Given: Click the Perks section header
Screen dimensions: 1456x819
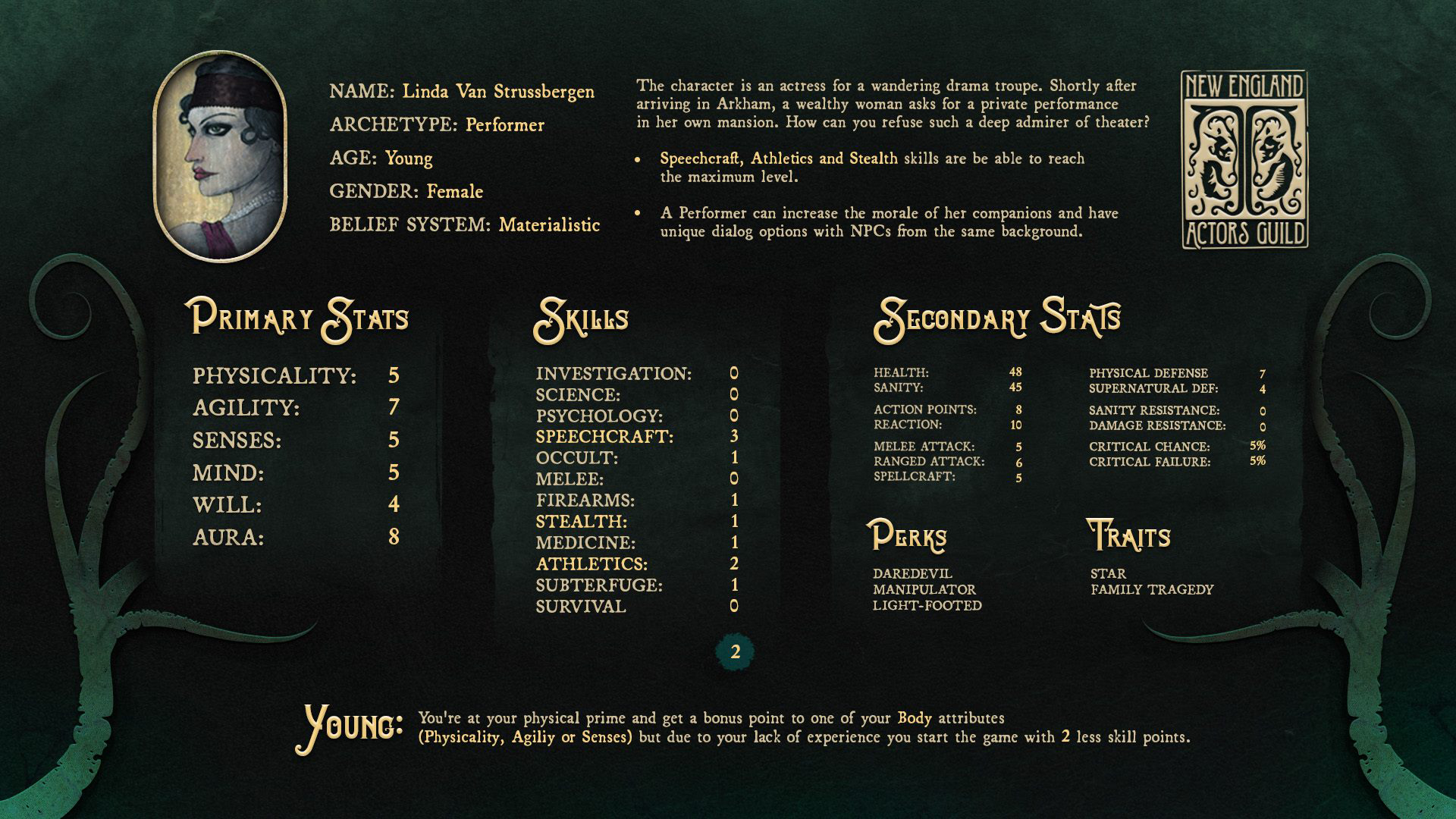Looking at the screenshot, I should pos(908,536).
